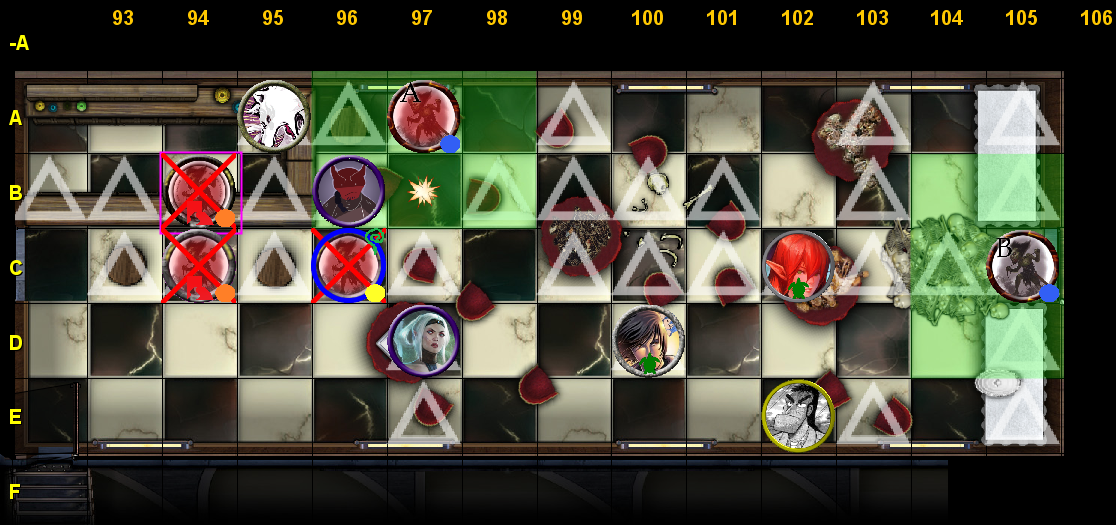Choose the black-and-white sketch man token
Screen dimensions: 1116x525
point(798,415)
